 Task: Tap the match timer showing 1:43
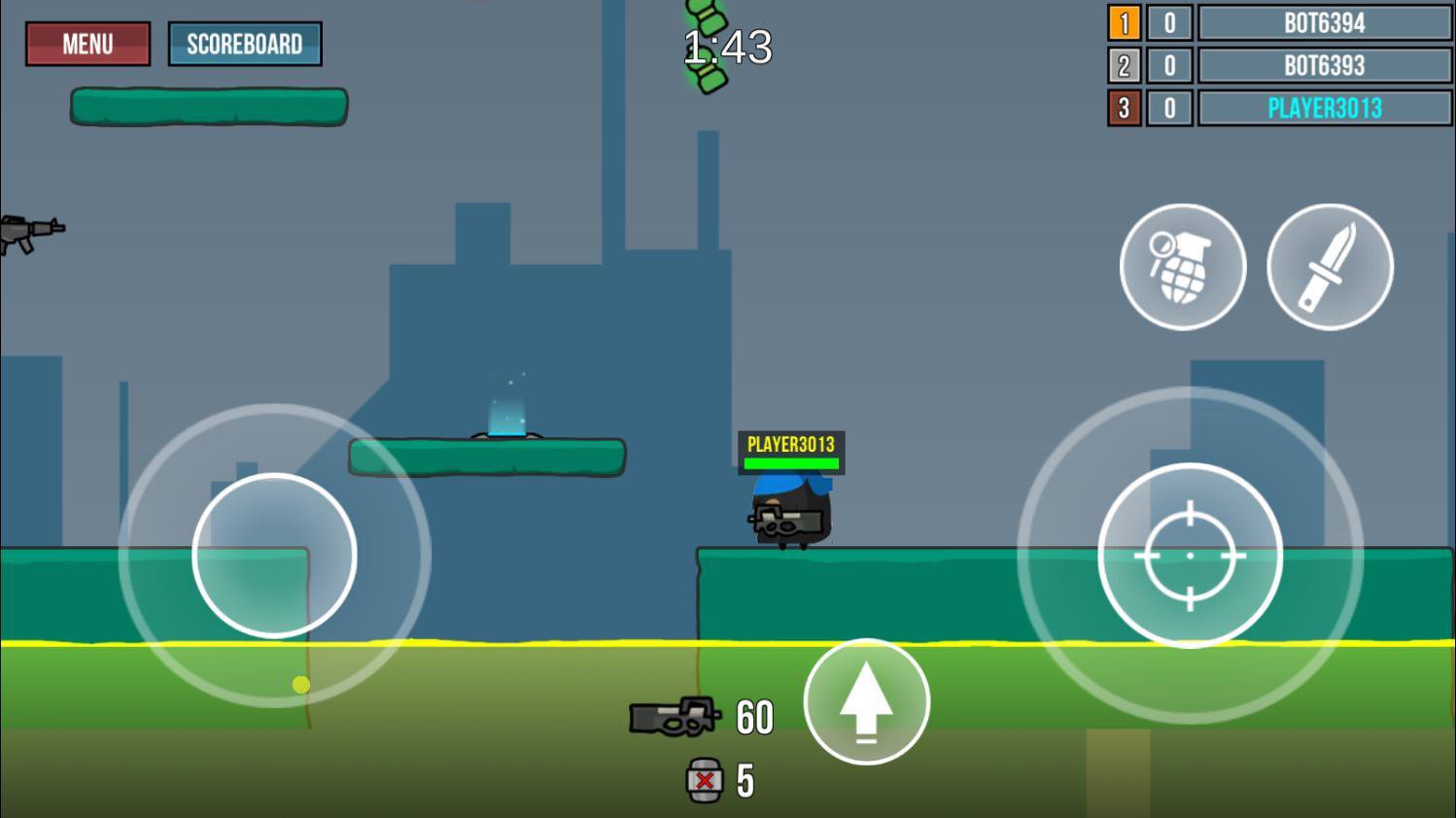(727, 47)
